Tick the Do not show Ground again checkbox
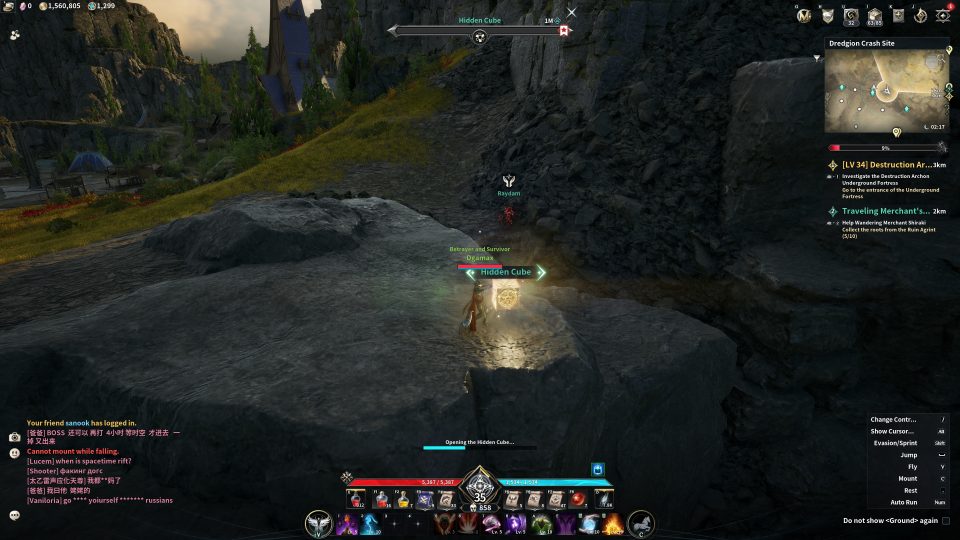The width and height of the screenshot is (960, 540). pos(946,520)
